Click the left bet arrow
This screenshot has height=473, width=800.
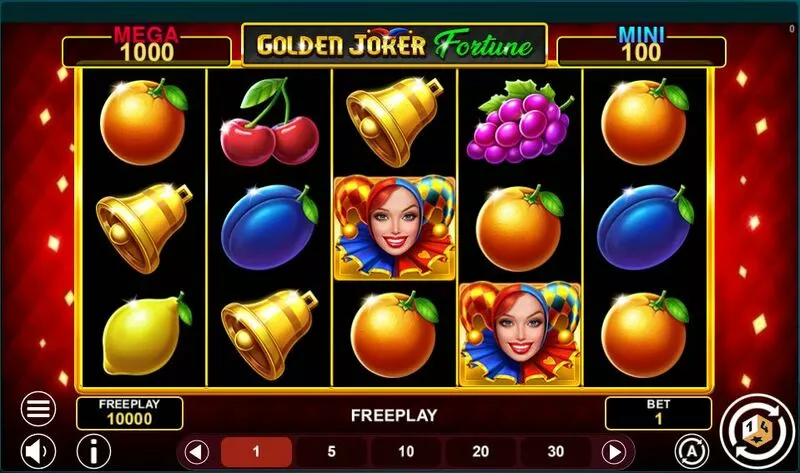coord(197,451)
